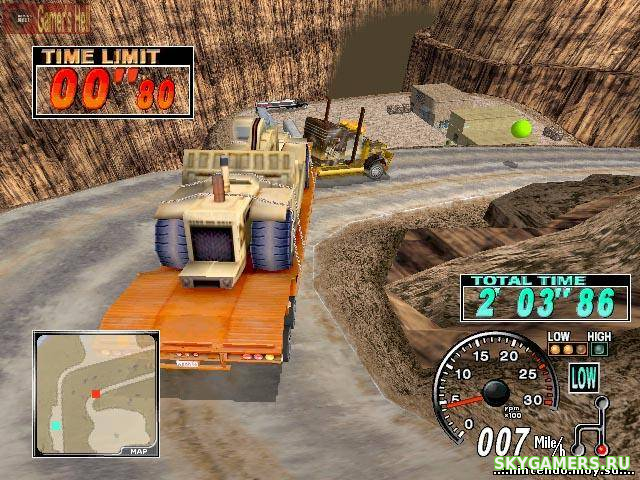Click the LOW/HIGH range lamp panel

click(578, 344)
